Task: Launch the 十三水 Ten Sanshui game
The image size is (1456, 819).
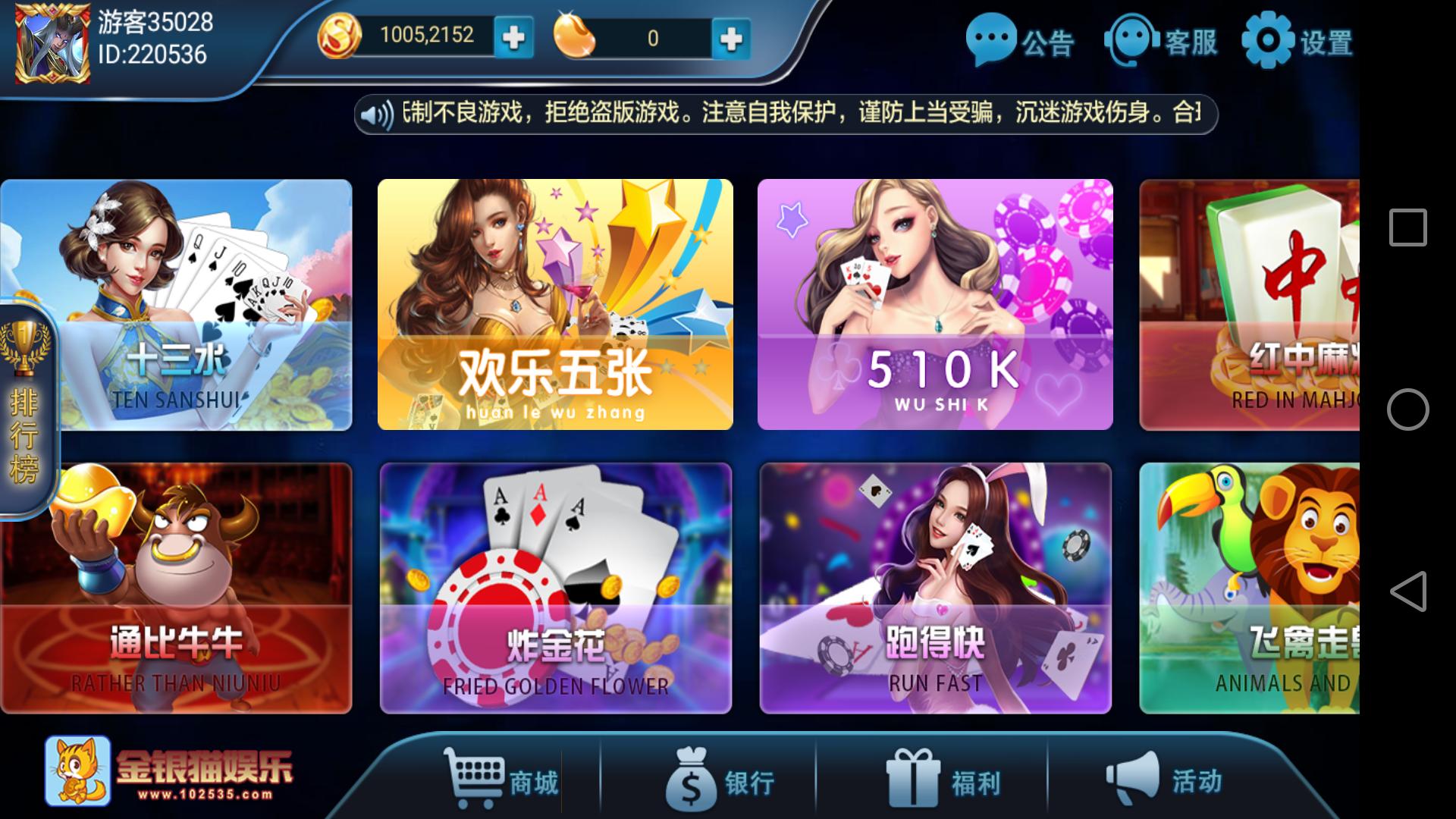Action: point(178,303)
